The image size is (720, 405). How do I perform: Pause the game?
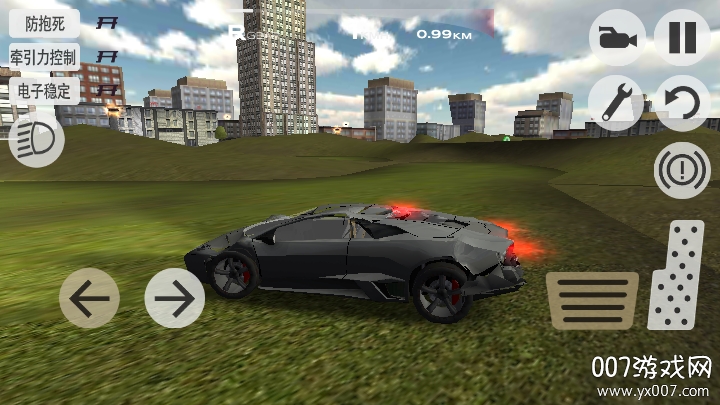coord(682,38)
